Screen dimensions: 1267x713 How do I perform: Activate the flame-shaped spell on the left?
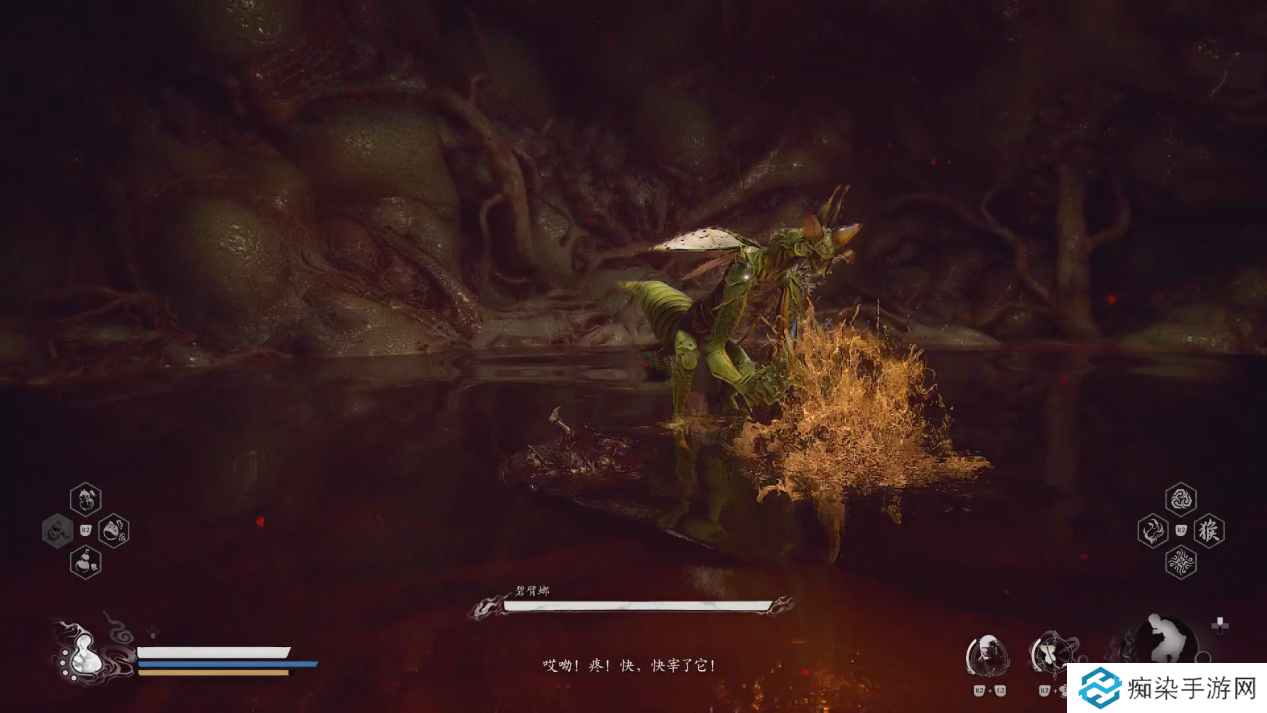(x=1153, y=530)
